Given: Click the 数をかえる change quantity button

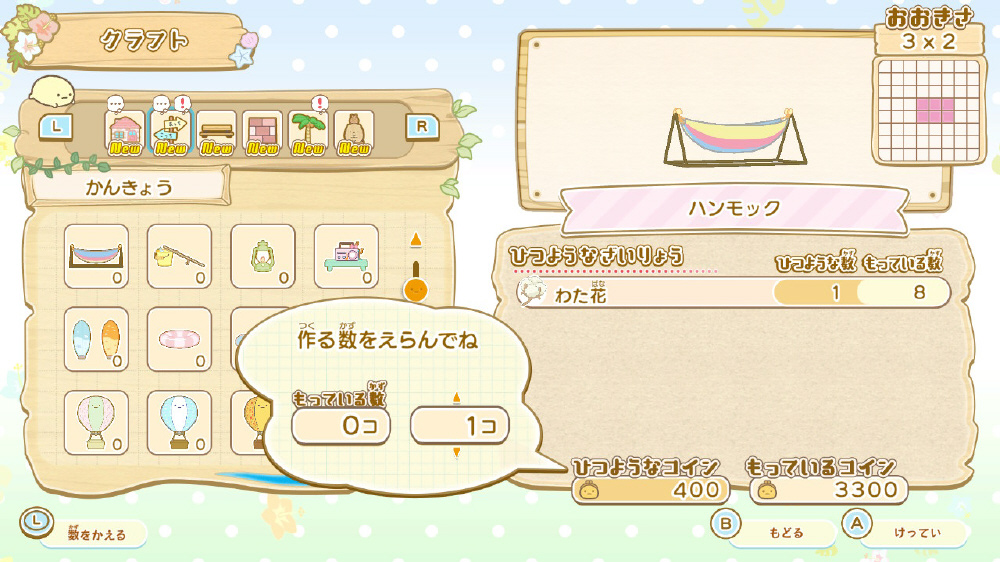Looking at the screenshot, I should [85, 533].
